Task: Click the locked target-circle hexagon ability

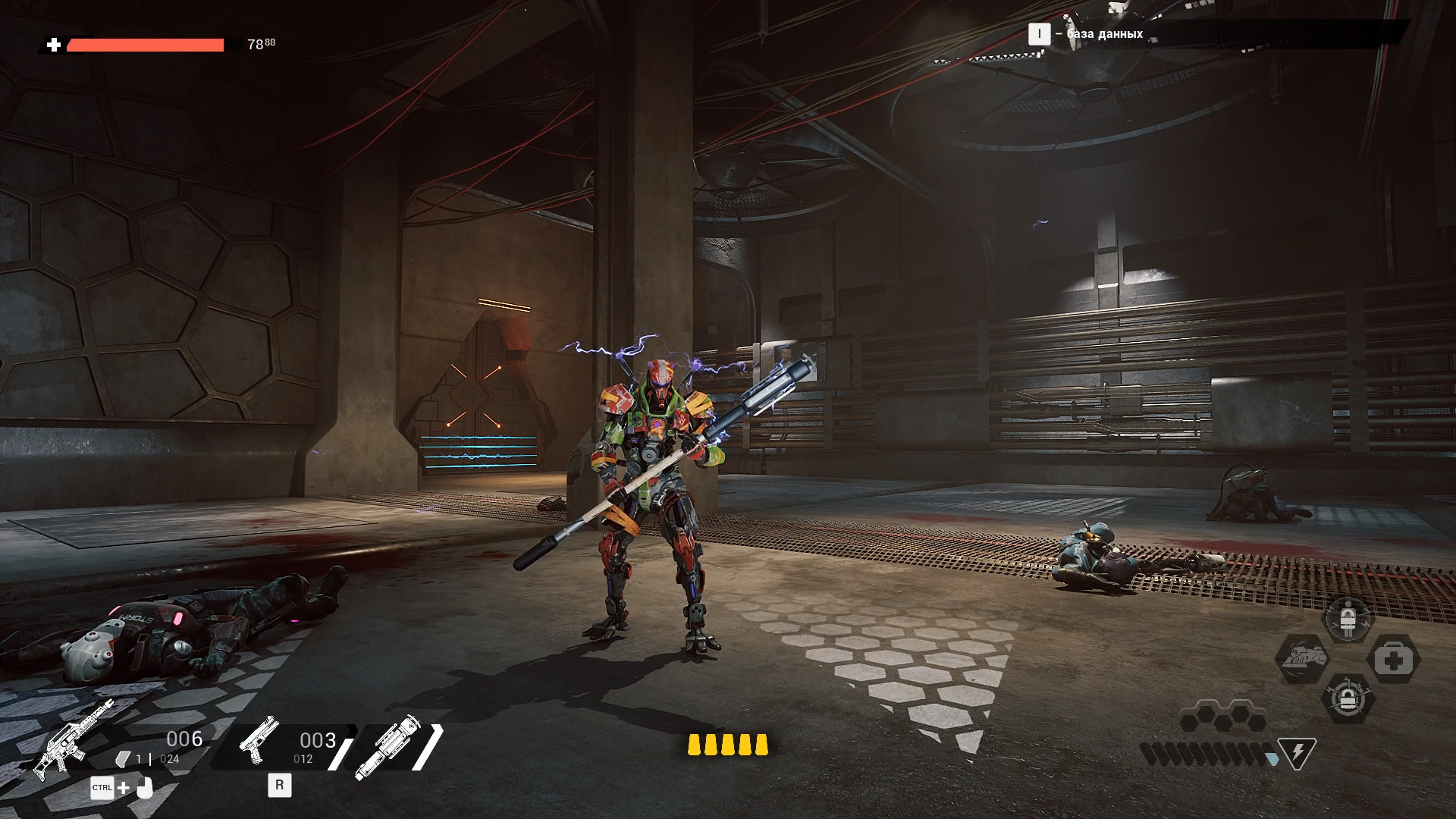Action: (x=1347, y=699)
